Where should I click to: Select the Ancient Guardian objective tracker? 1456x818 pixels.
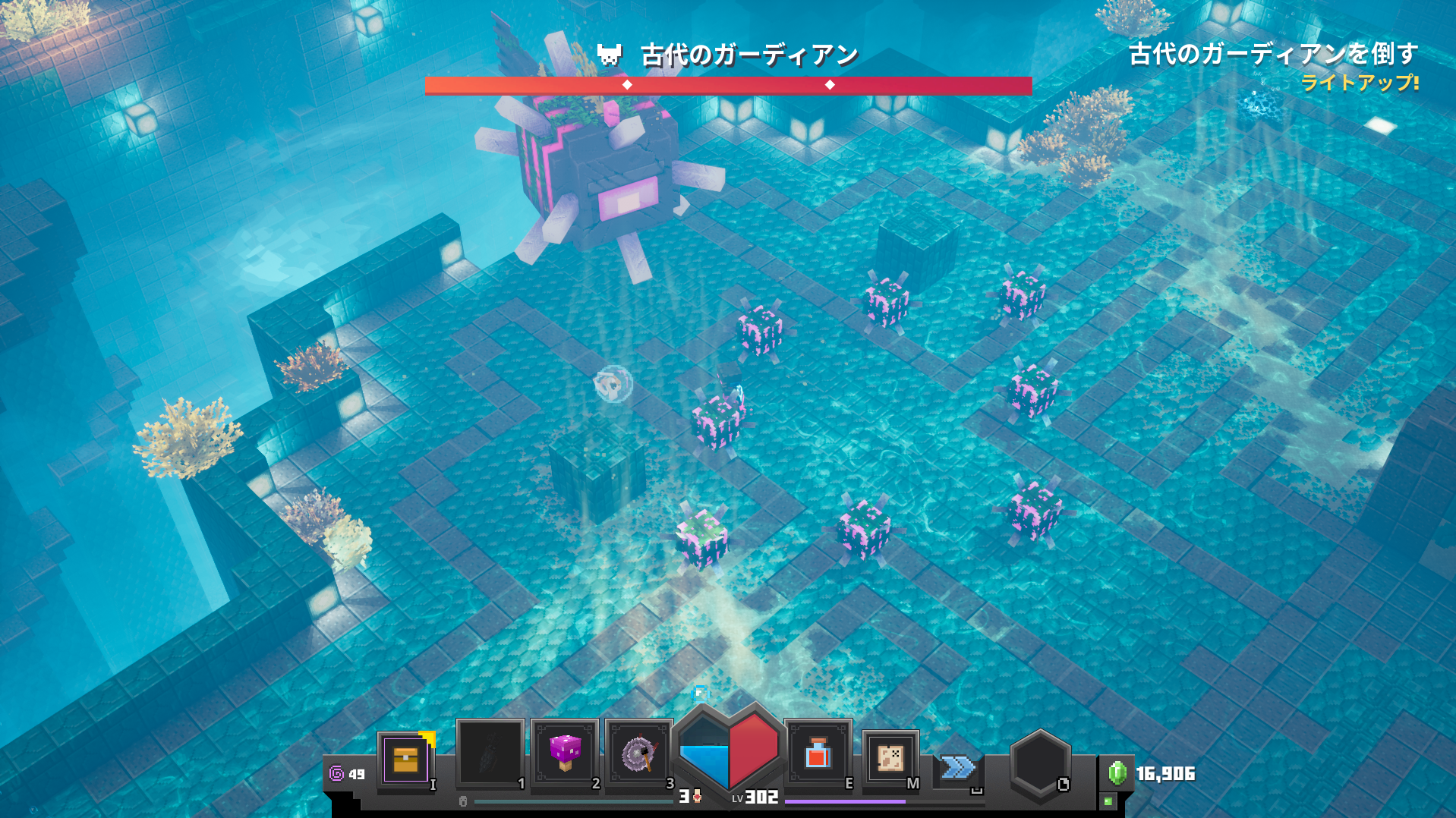coord(1272,55)
